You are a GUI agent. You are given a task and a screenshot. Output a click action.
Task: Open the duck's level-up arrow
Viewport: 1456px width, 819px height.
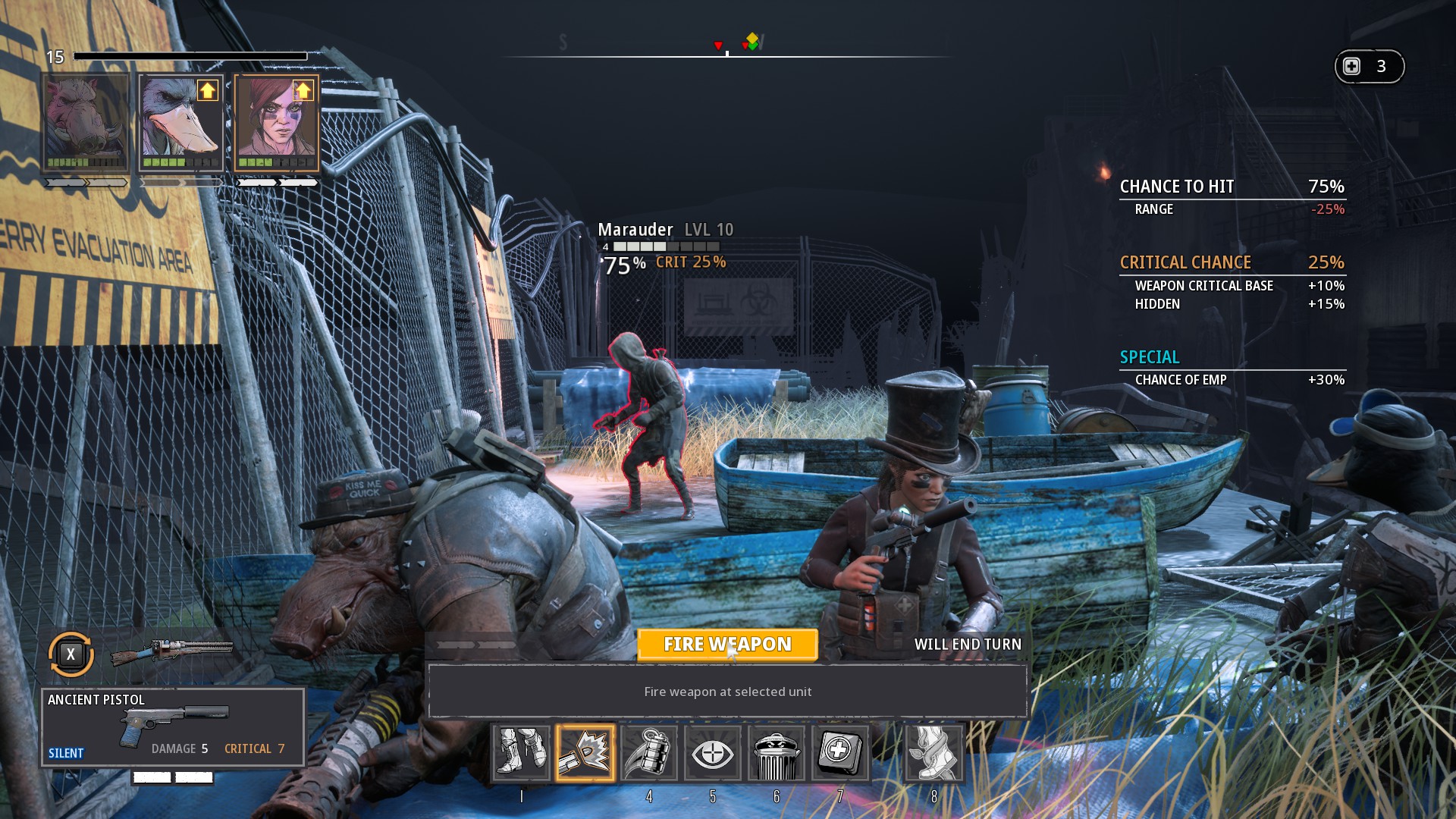(207, 90)
